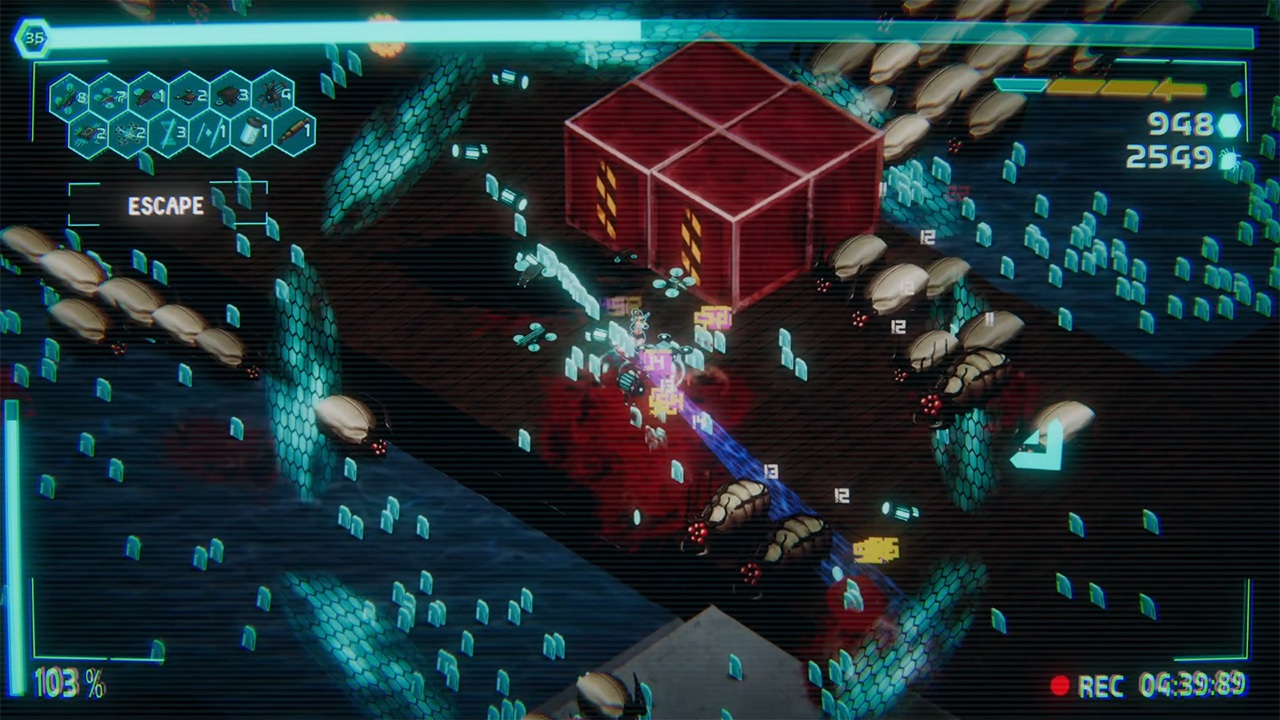Select the hourglass item showing quantity 3

pos(170,132)
